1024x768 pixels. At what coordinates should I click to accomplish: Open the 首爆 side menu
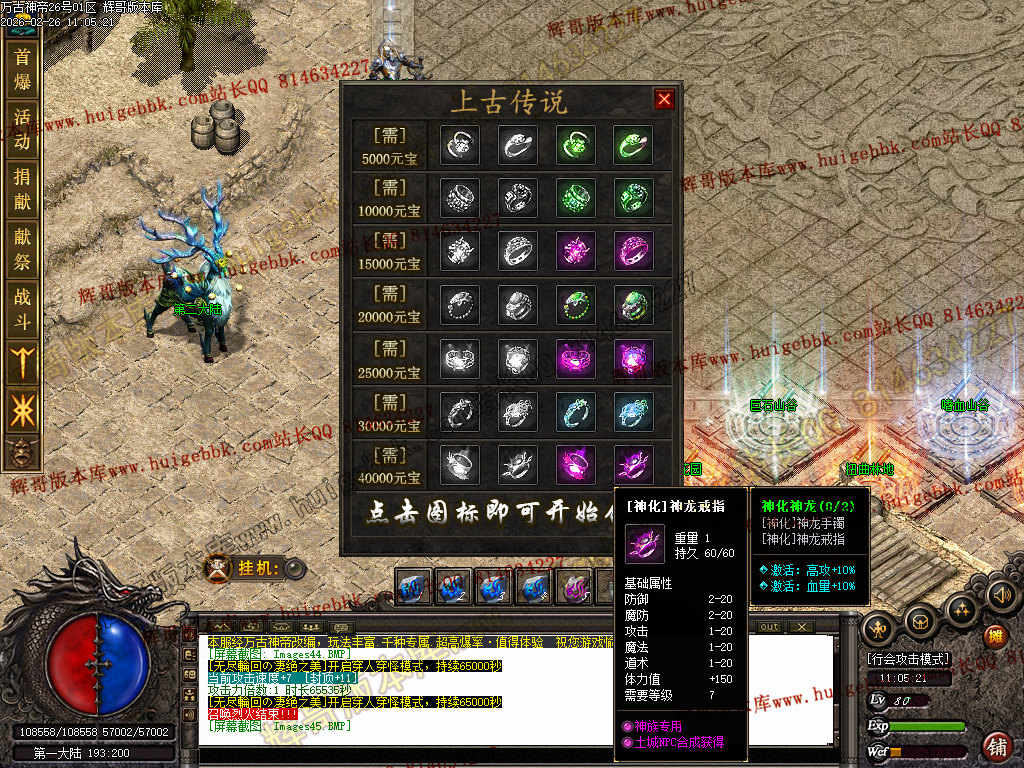(x=22, y=69)
